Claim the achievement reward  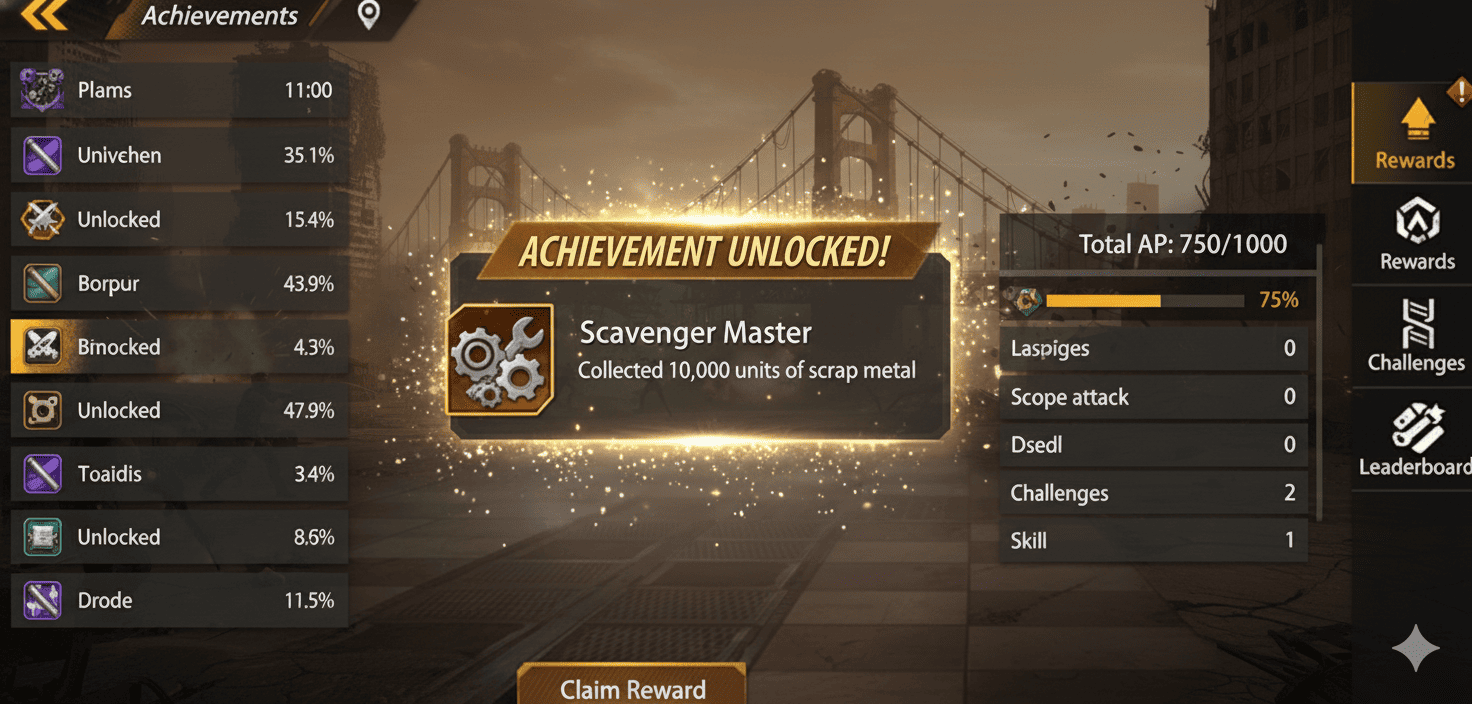(x=632, y=688)
